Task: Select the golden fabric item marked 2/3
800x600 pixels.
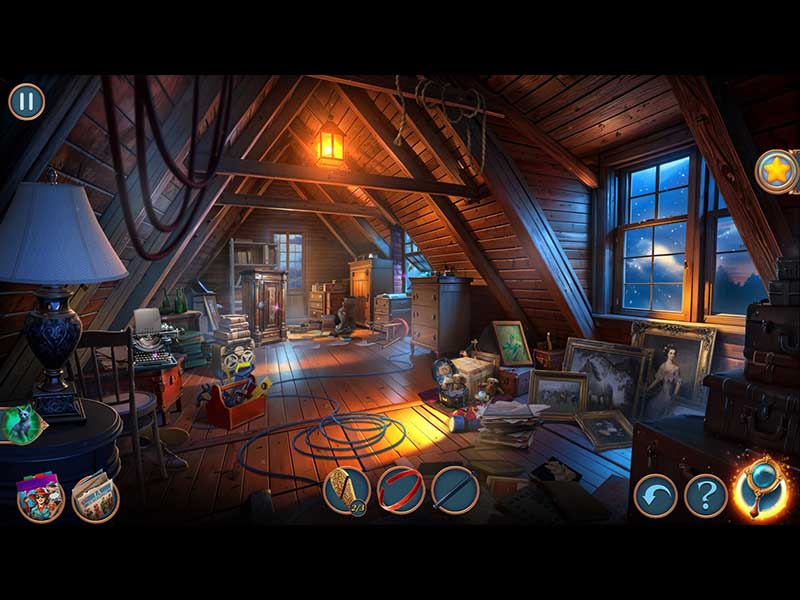Action: point(347,490)
